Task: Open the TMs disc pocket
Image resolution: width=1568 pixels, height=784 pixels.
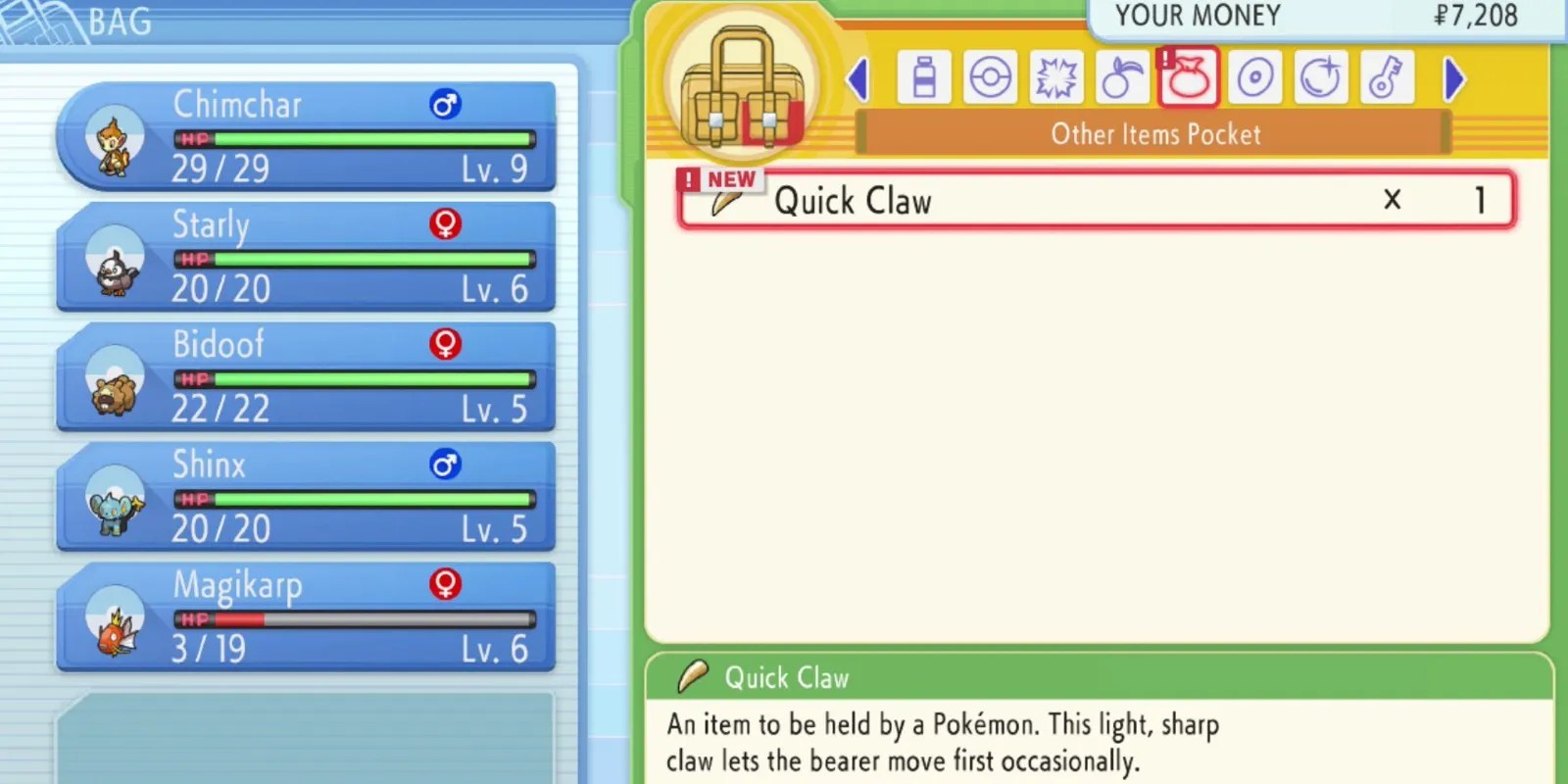Action: (x=1254, y=76)
